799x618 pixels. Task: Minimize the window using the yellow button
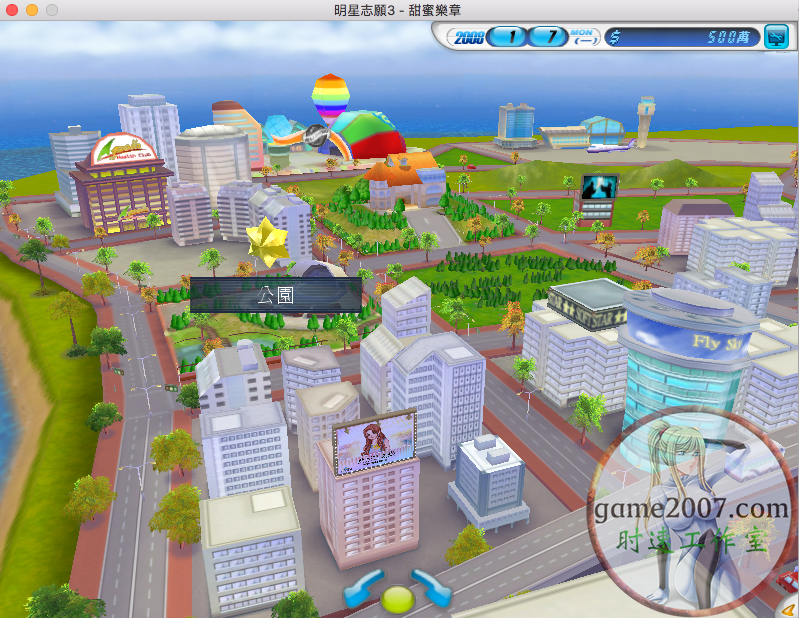[33, 9]
